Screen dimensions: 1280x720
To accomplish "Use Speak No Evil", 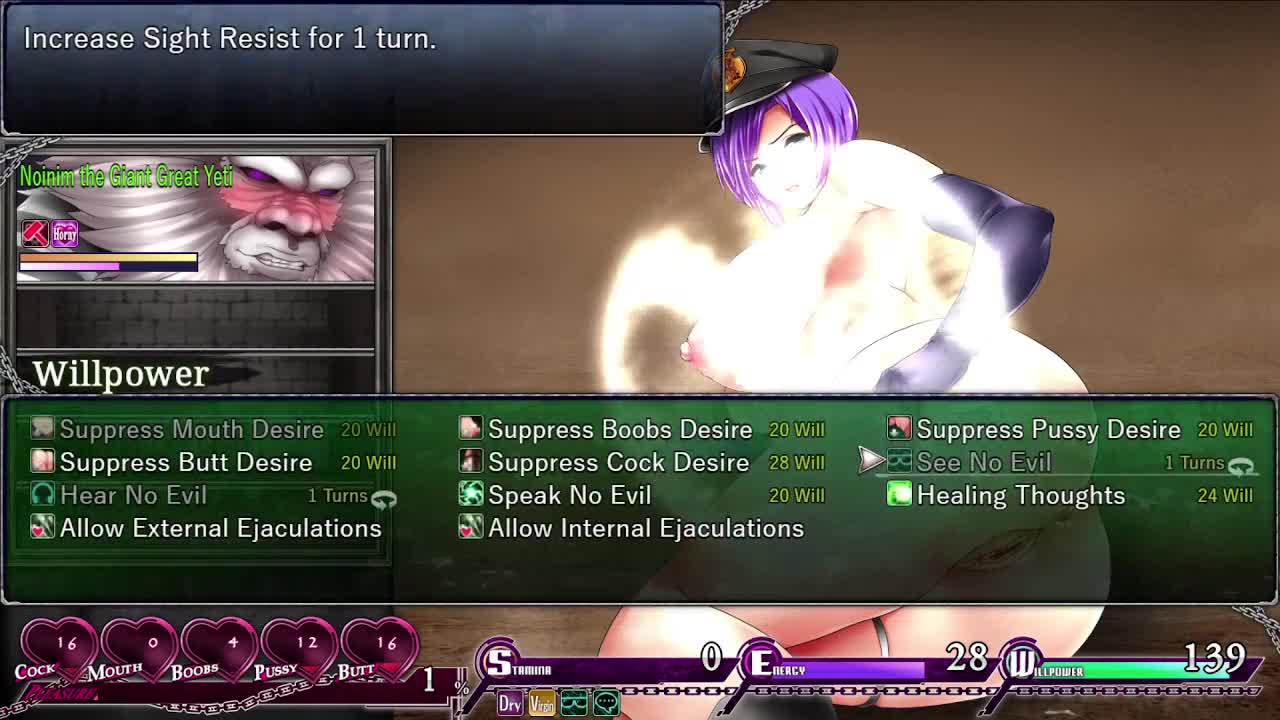I will [x=568, y=496].
